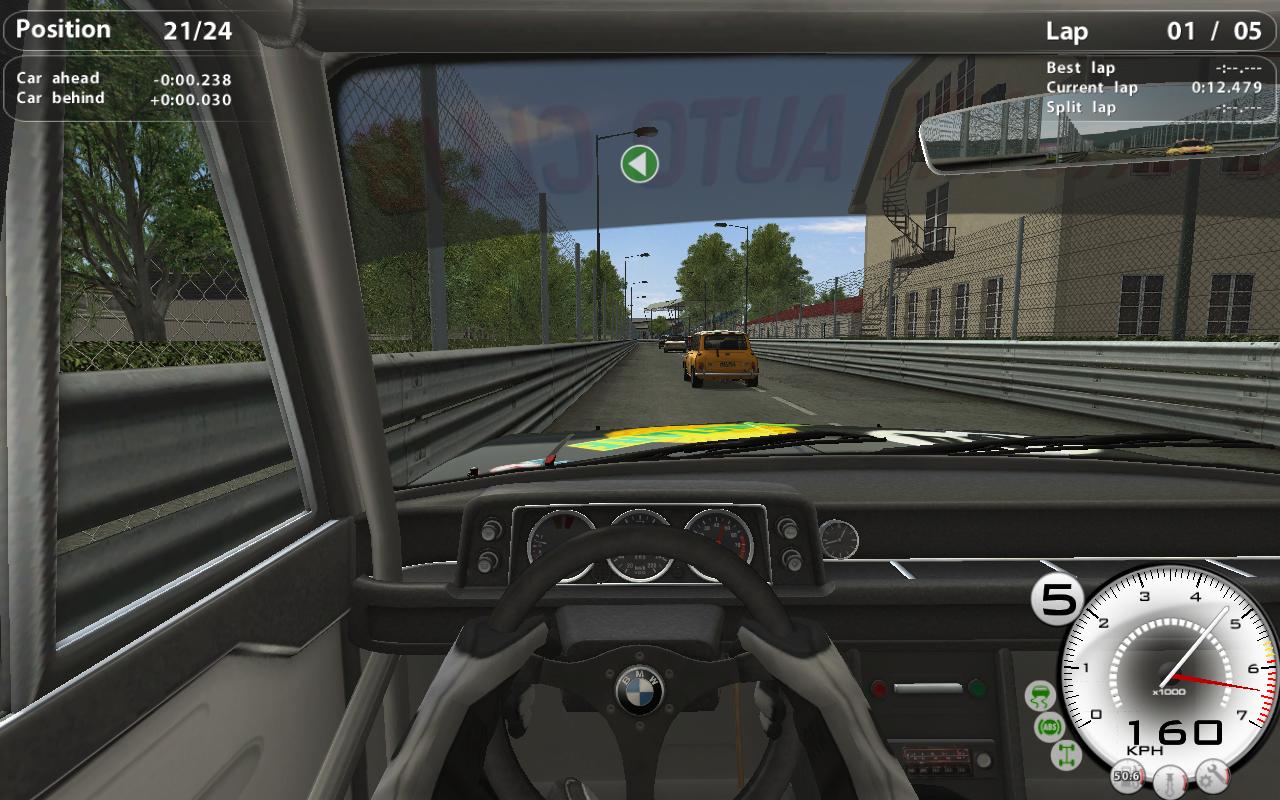Open the wrench and gear damage icon
Screen dimensions: 1280x800
1212,775
